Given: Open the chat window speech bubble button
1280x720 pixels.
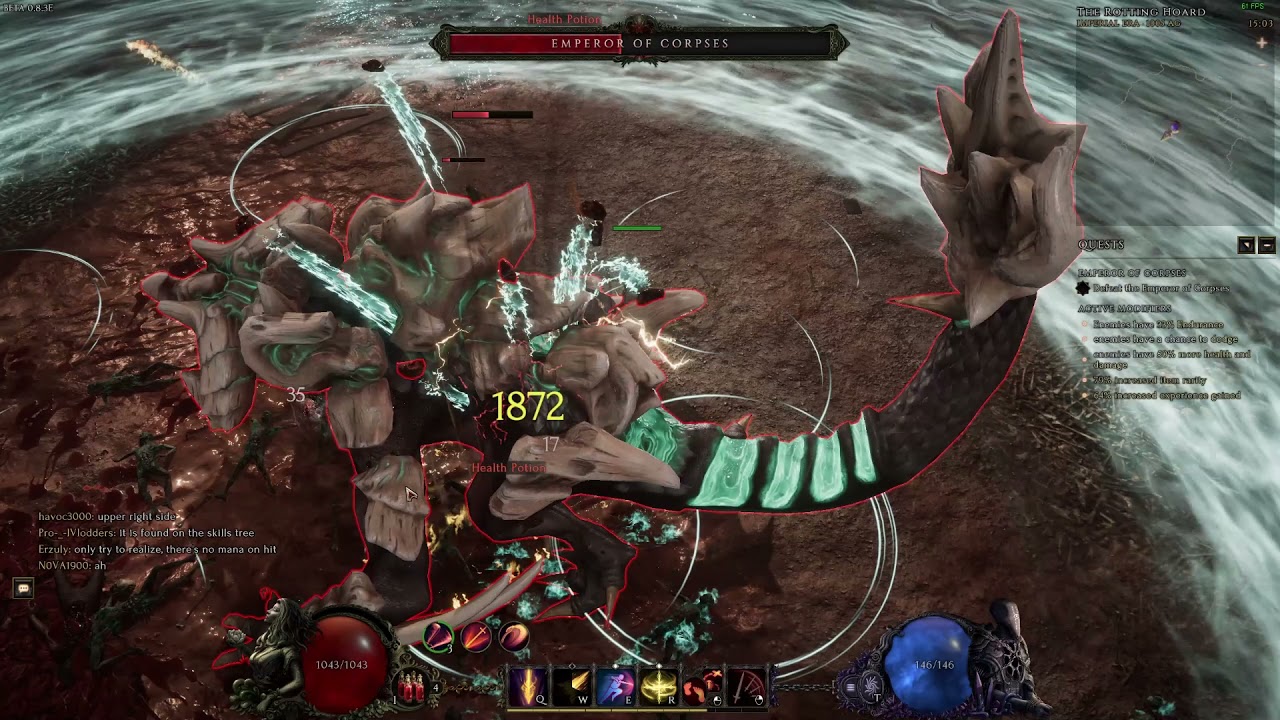Looking at the screenshot, I should pyautogui.click(x=23, y=589).
